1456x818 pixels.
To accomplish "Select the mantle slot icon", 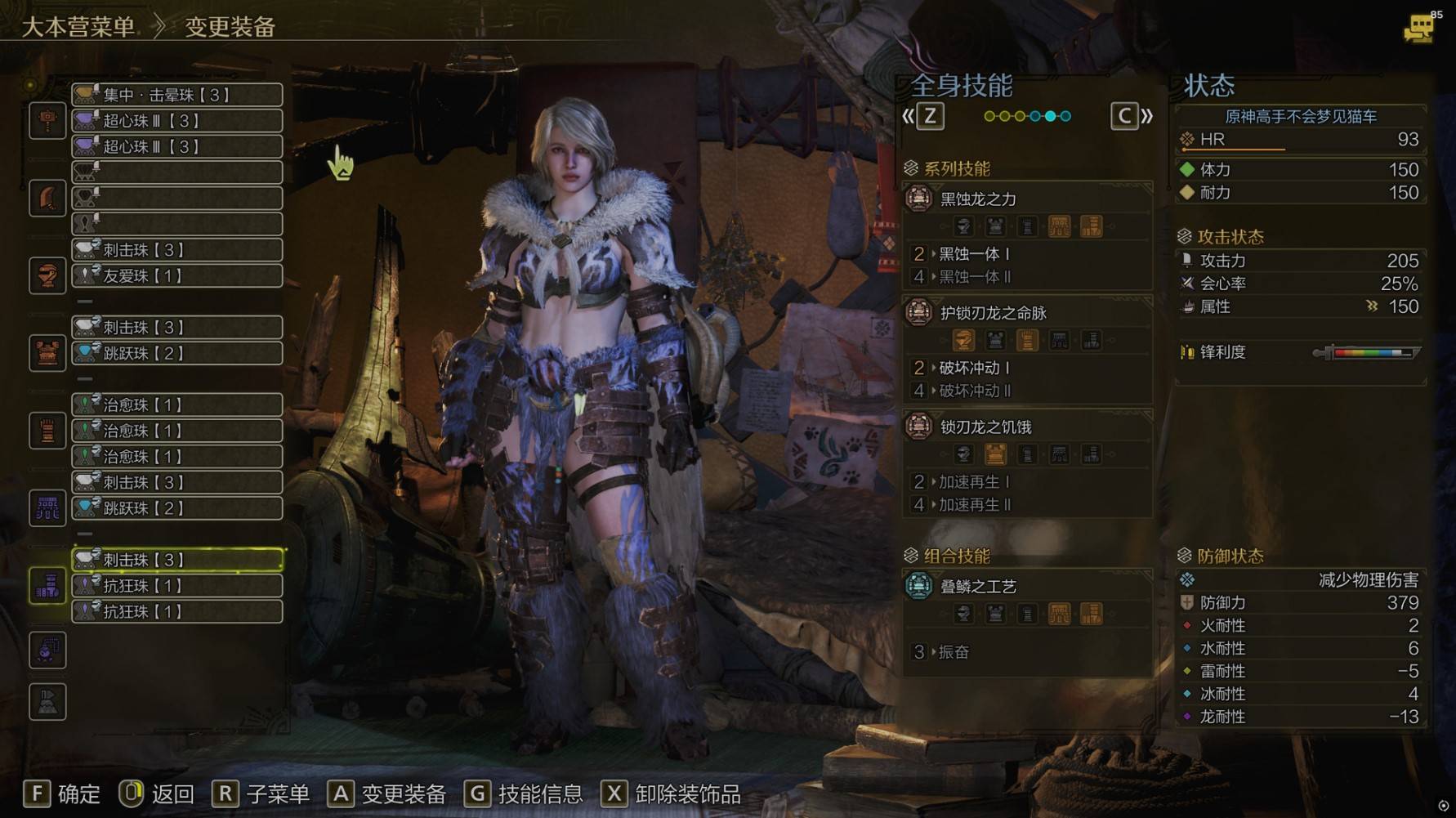I will point(47,701).
